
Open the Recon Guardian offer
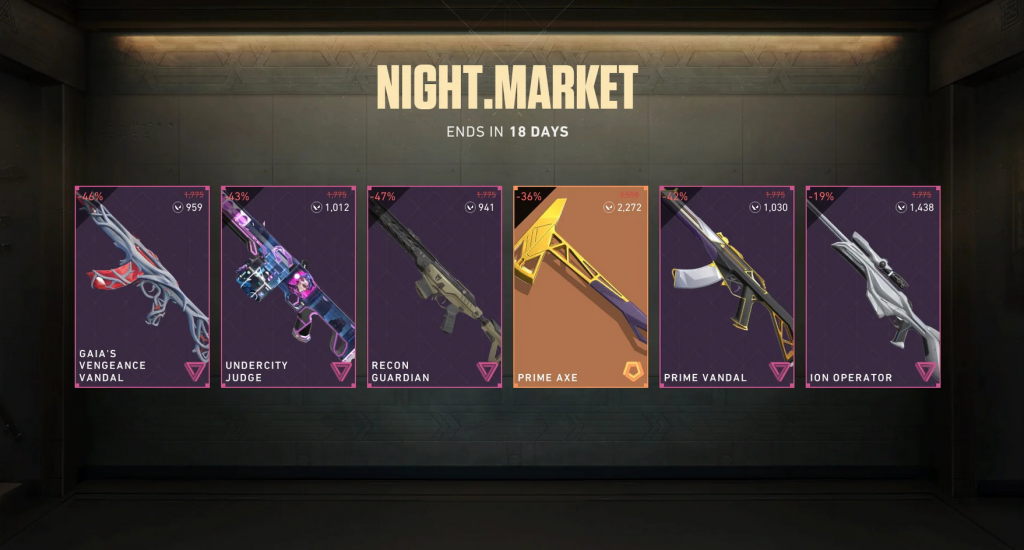435,287
